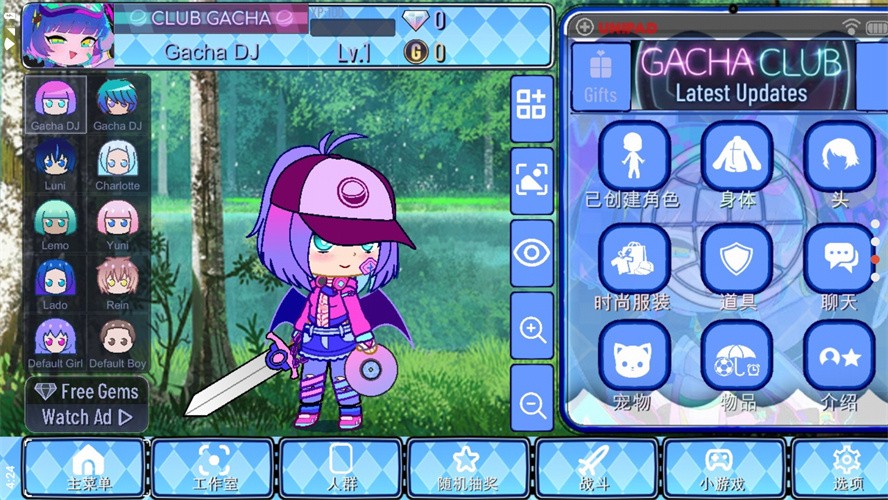Select the Luni character slot
This screenshot has height=500, width=888.
(x=55, y=163)
